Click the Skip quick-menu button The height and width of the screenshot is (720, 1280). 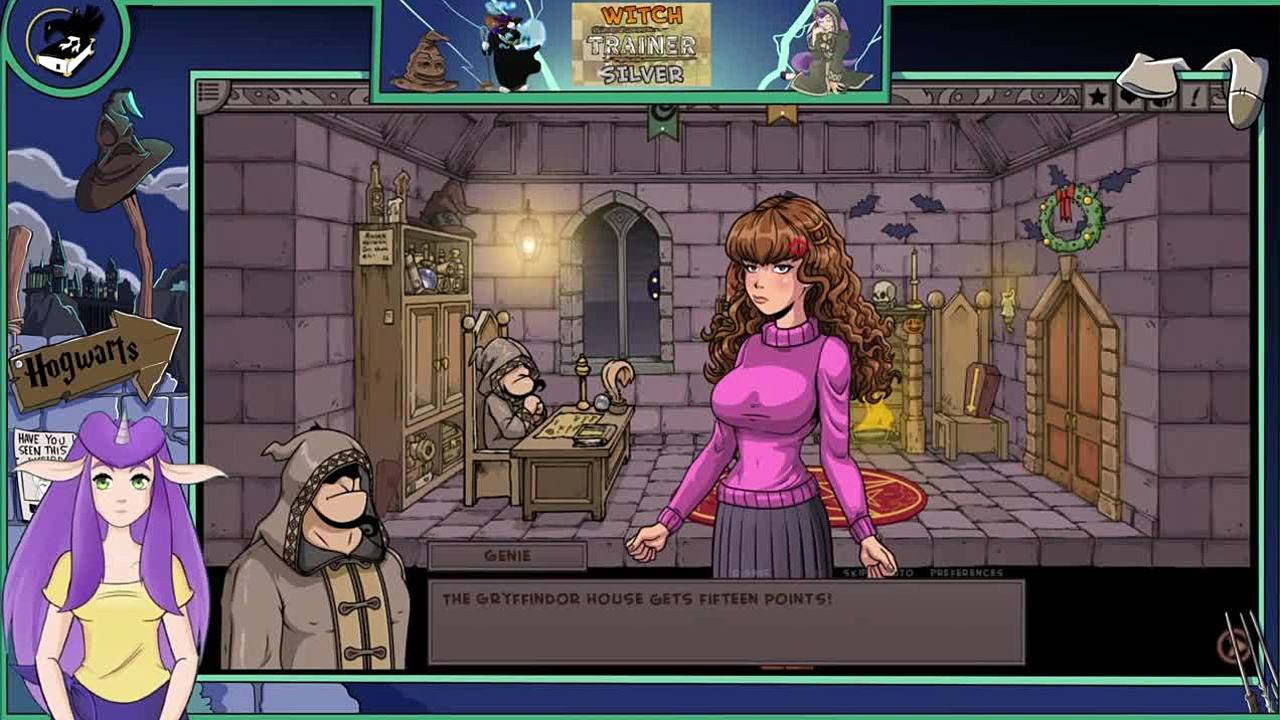(x=855, y=573)
